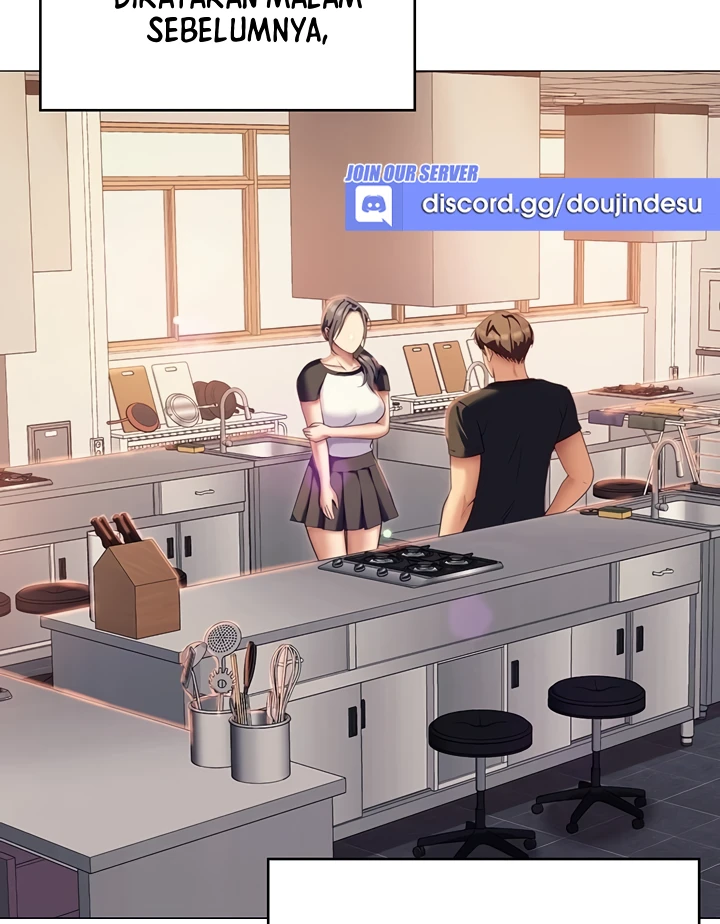Open the discord.gg/doujindesu server link banner
Viewport: 720px width, 924px height.
(531, 205)
